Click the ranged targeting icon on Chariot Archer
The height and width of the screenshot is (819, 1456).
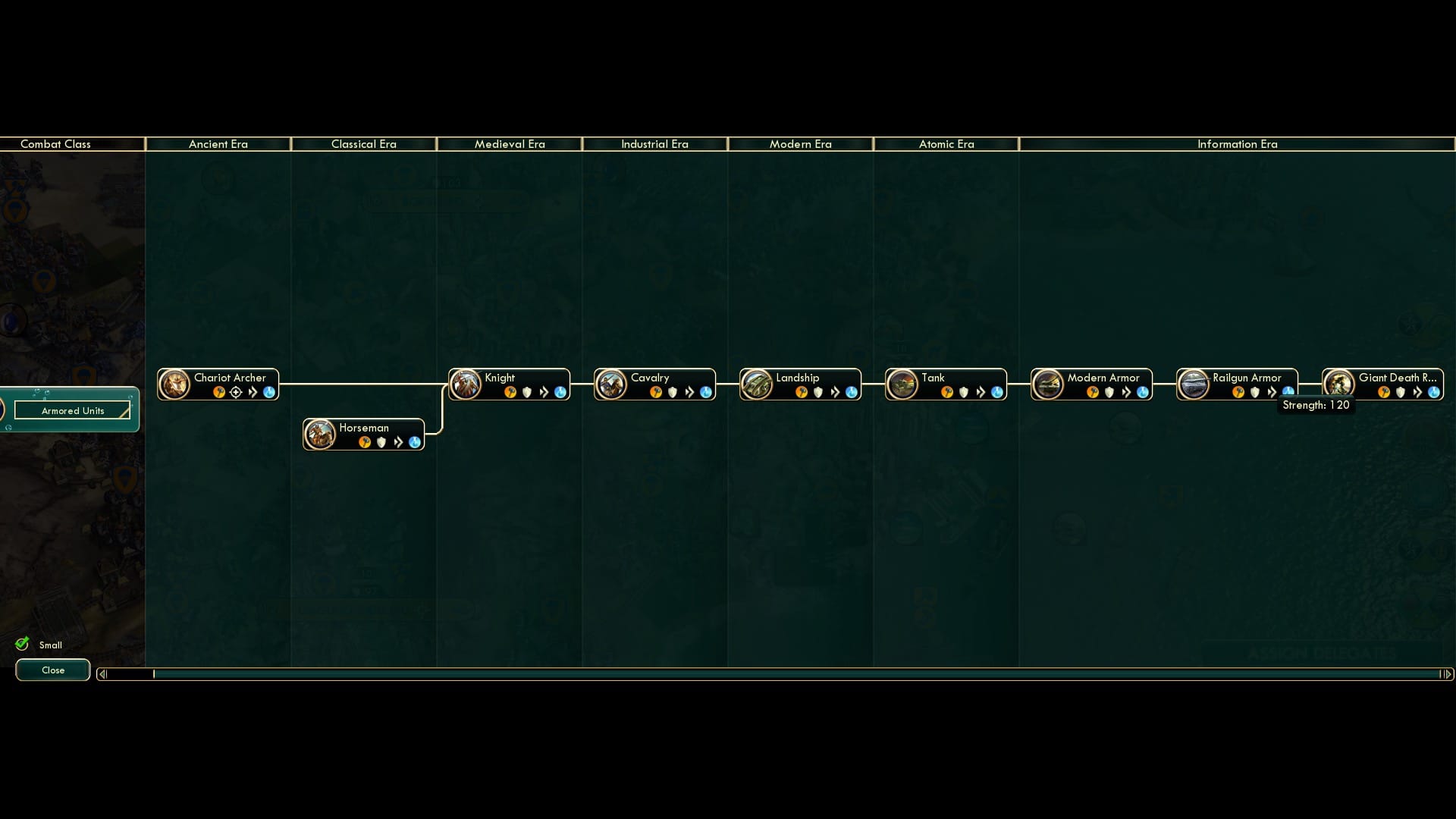(x=236, y=393)
